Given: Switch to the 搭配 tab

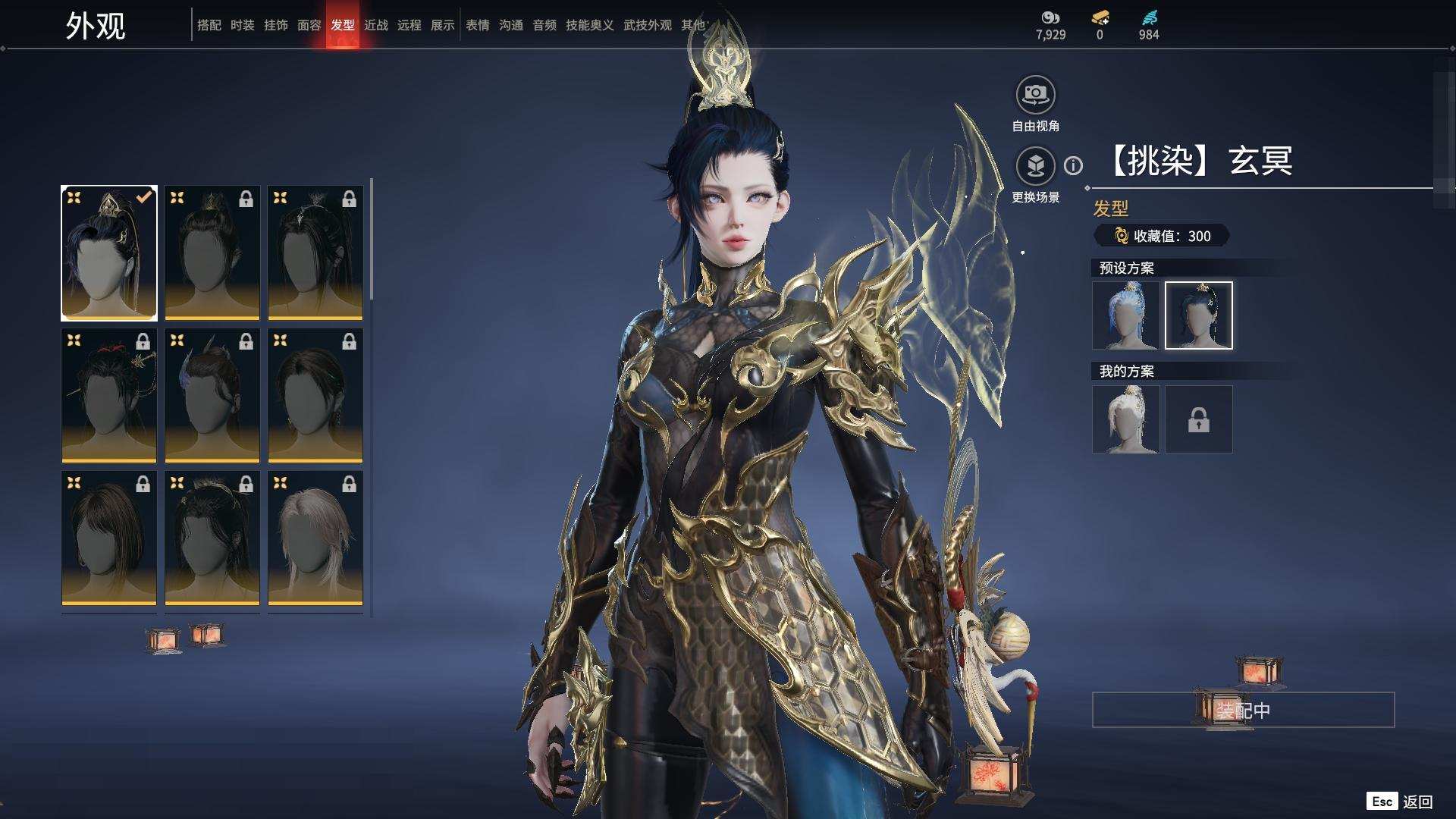Looking at the screenshot, I should pyautogui.click(x=209, y=25).
